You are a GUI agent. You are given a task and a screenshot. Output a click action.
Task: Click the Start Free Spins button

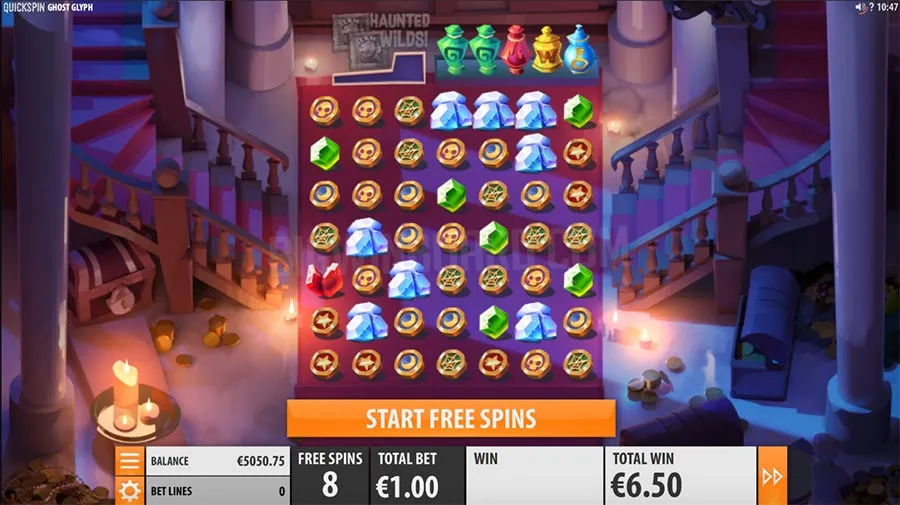(450, 418)
